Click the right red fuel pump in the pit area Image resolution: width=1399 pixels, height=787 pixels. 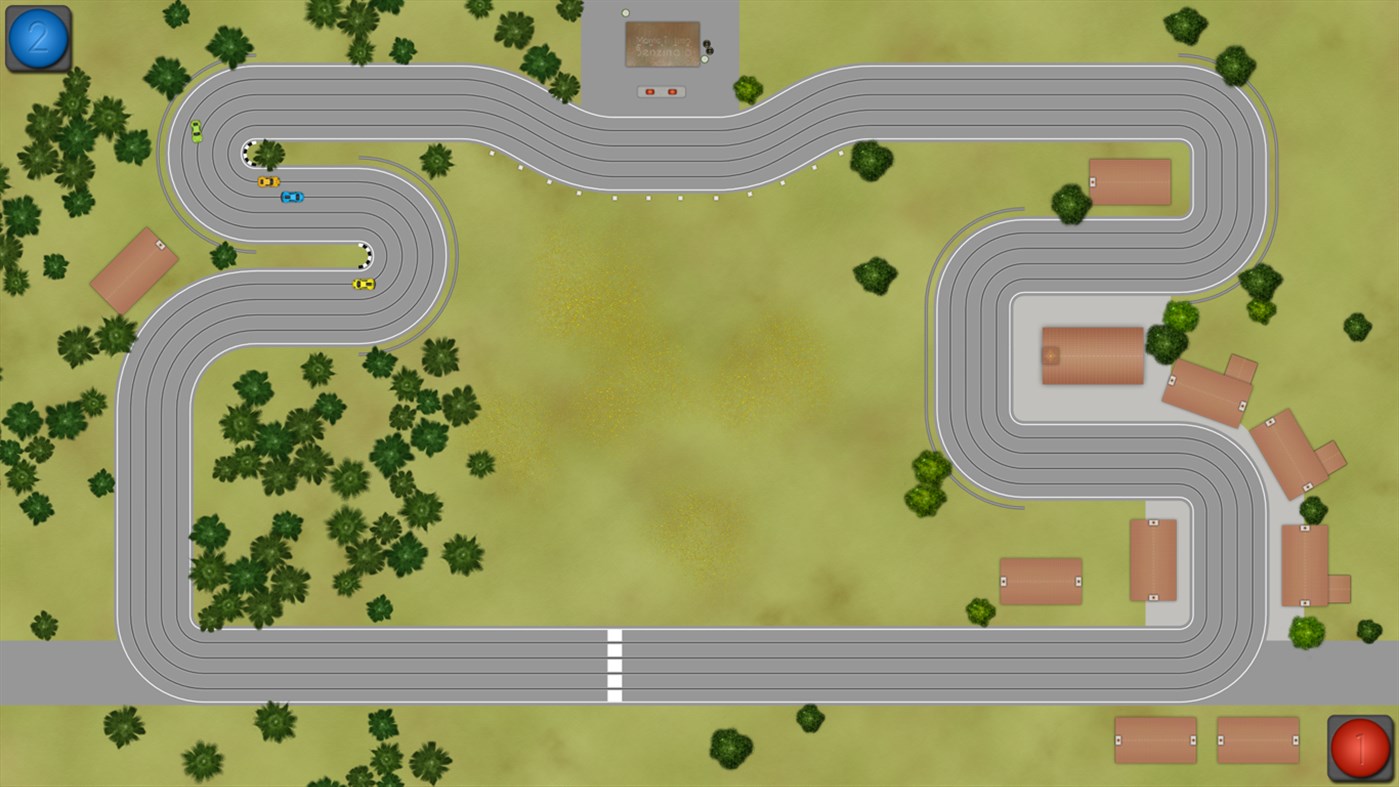click(x=672, y=92)
